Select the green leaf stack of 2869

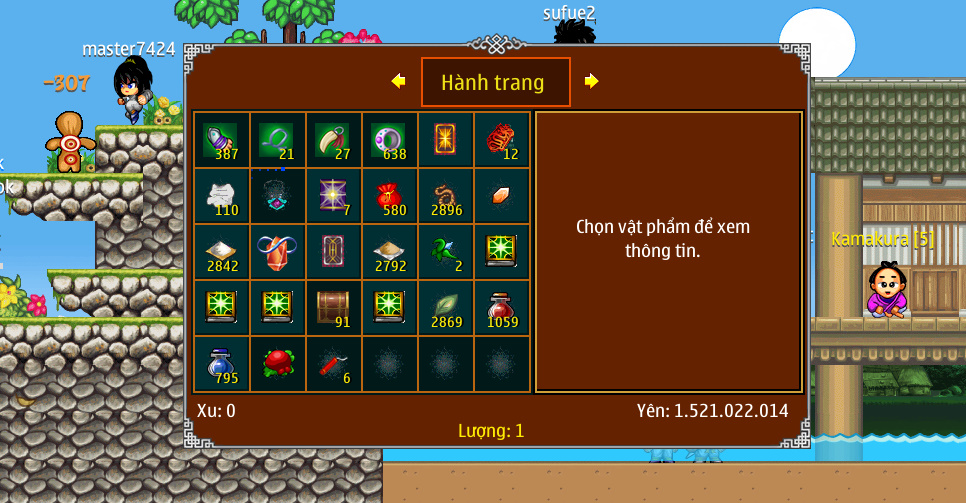tap(445, 307)
